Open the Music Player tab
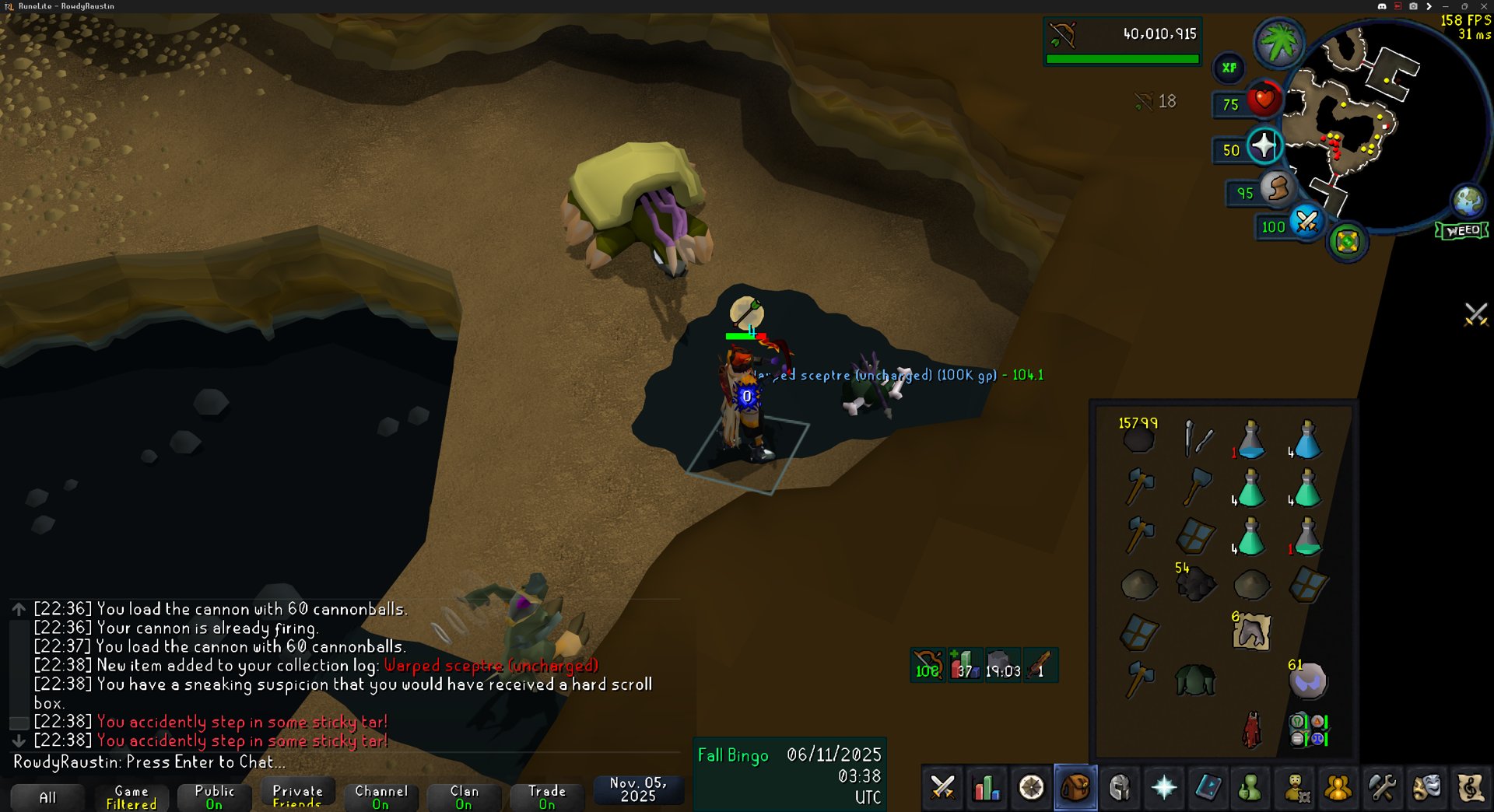1494x812 pixels. coord(1471,788)
